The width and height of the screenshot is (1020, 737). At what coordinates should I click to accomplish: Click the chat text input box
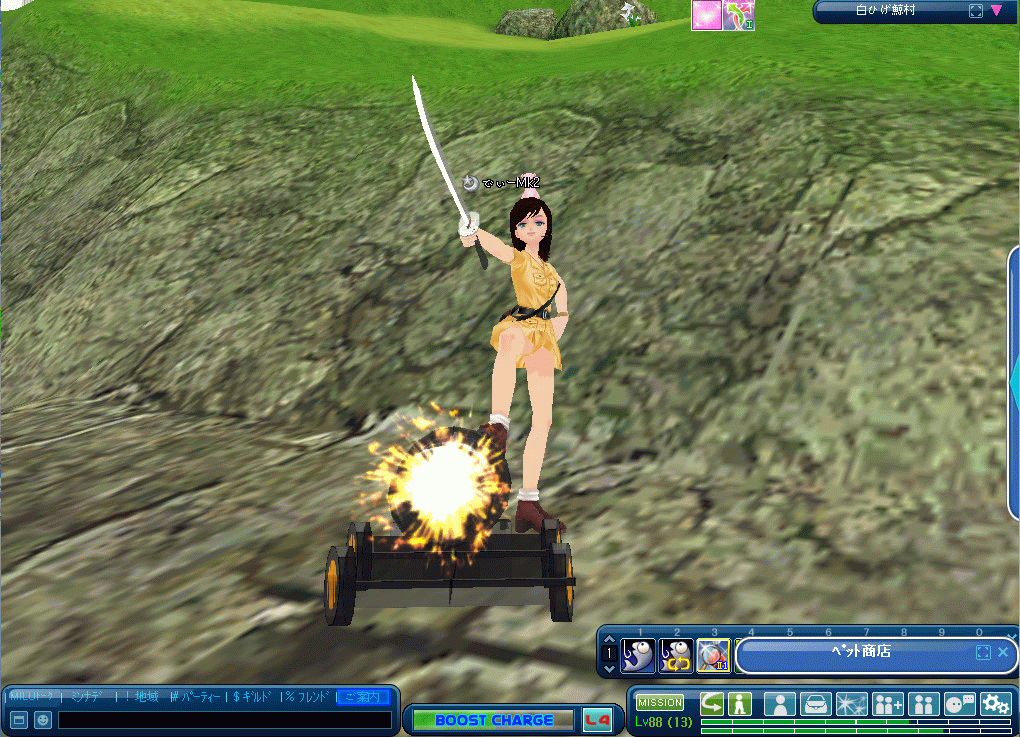click(225, 720)
